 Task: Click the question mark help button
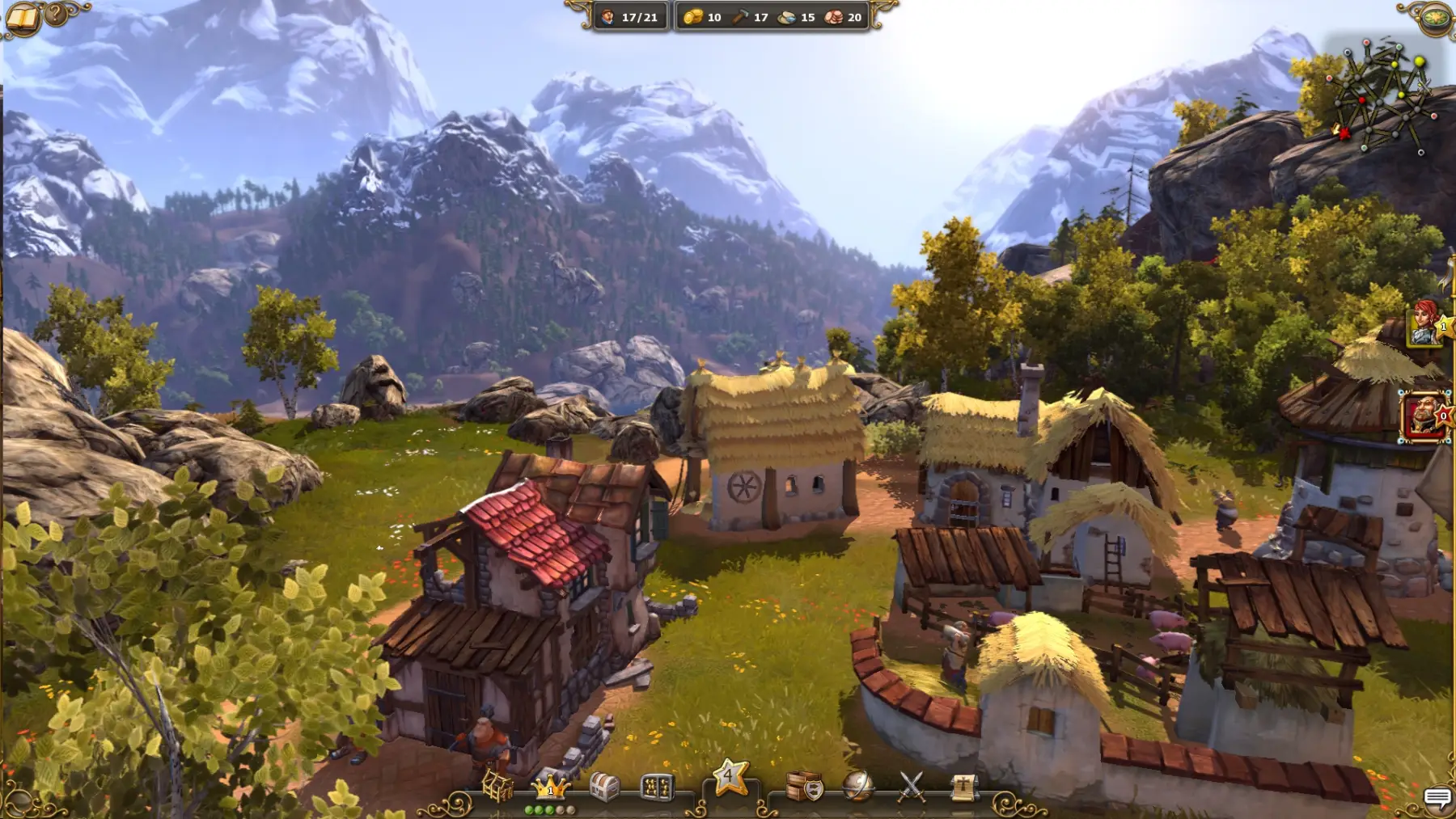pos(57,14)
